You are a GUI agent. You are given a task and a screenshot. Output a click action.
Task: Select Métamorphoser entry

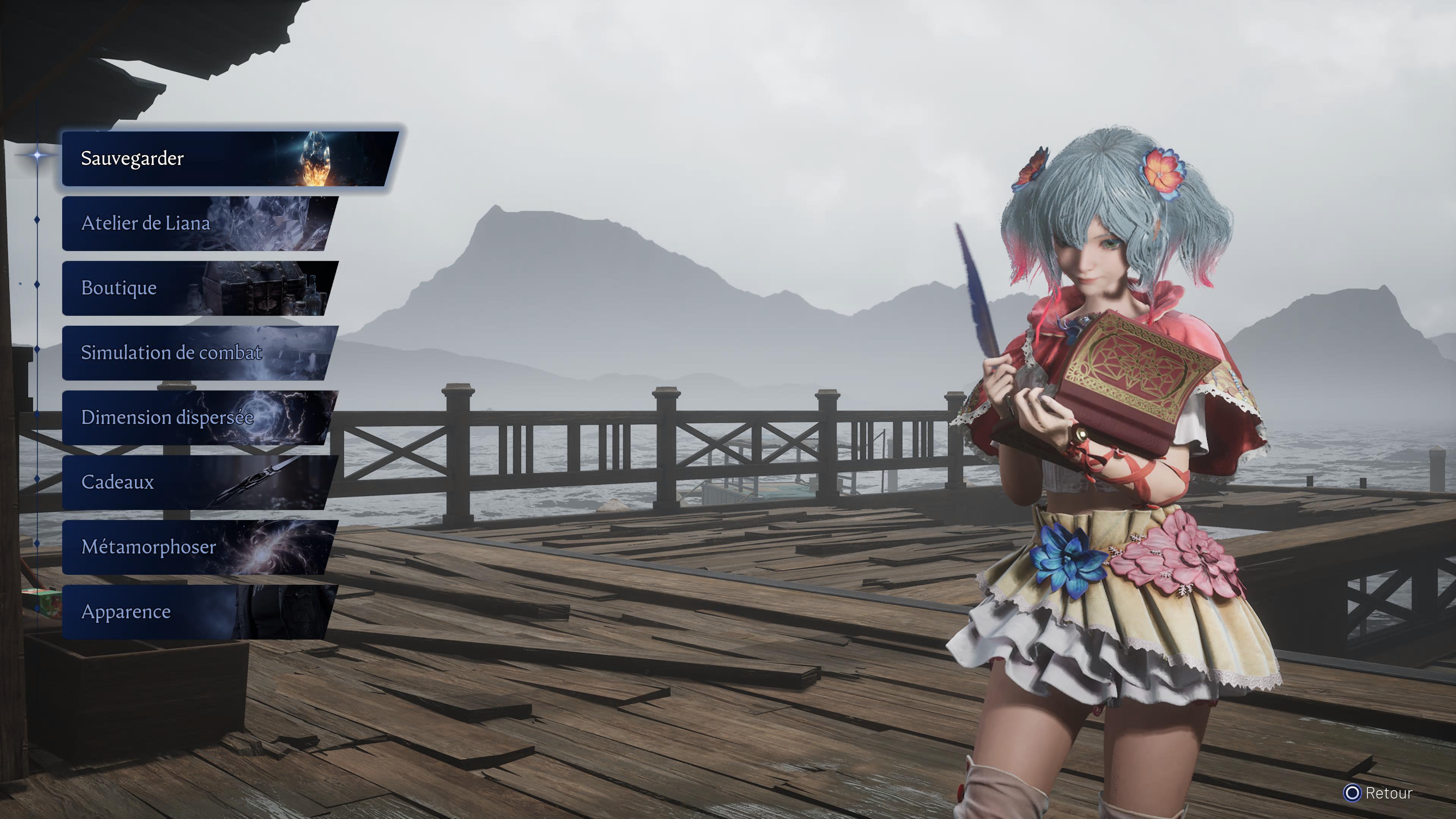coord(198,547)
